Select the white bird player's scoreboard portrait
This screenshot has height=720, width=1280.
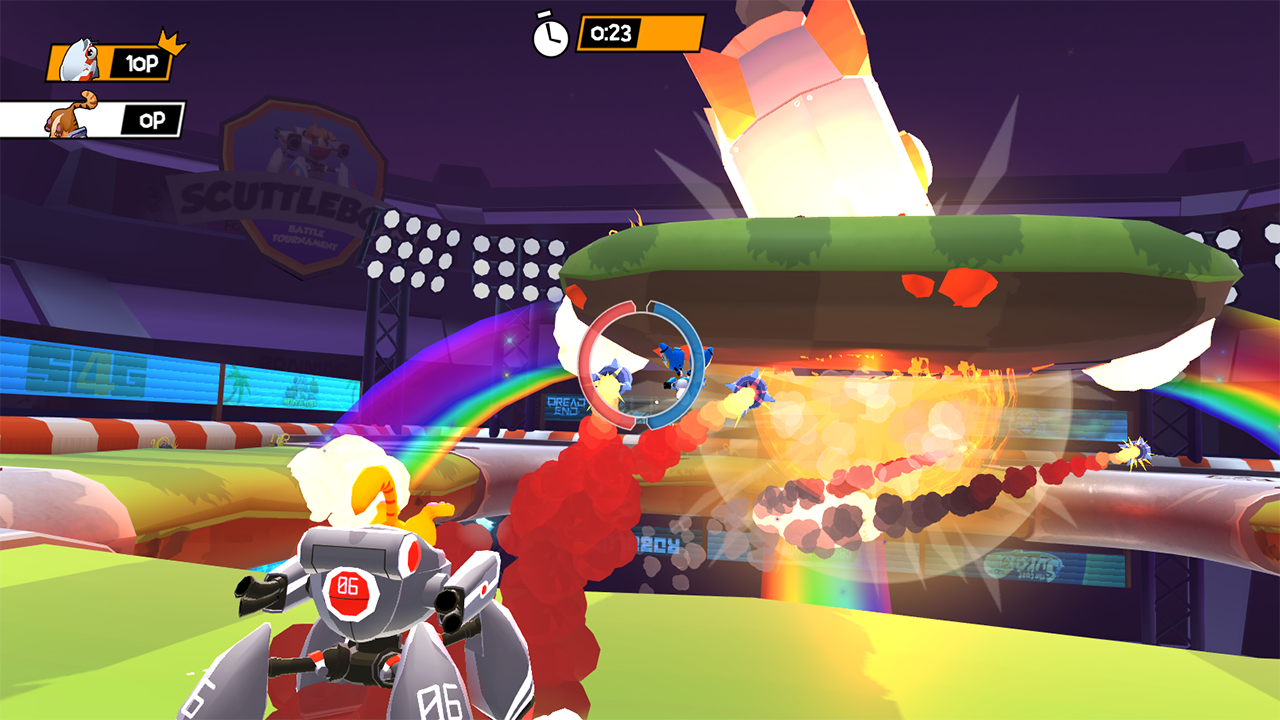click(78, 62)
